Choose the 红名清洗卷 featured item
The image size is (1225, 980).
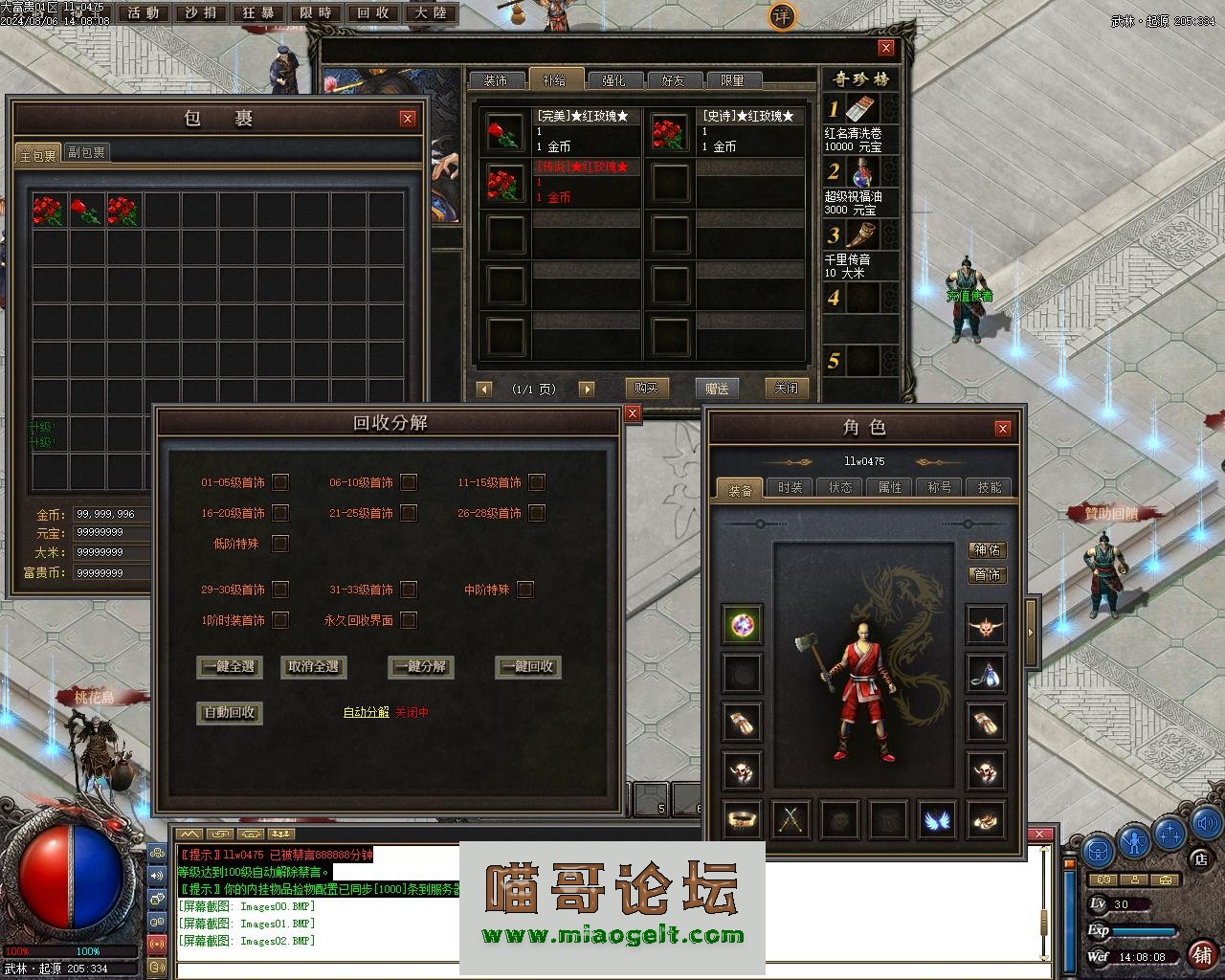(861, 122)
